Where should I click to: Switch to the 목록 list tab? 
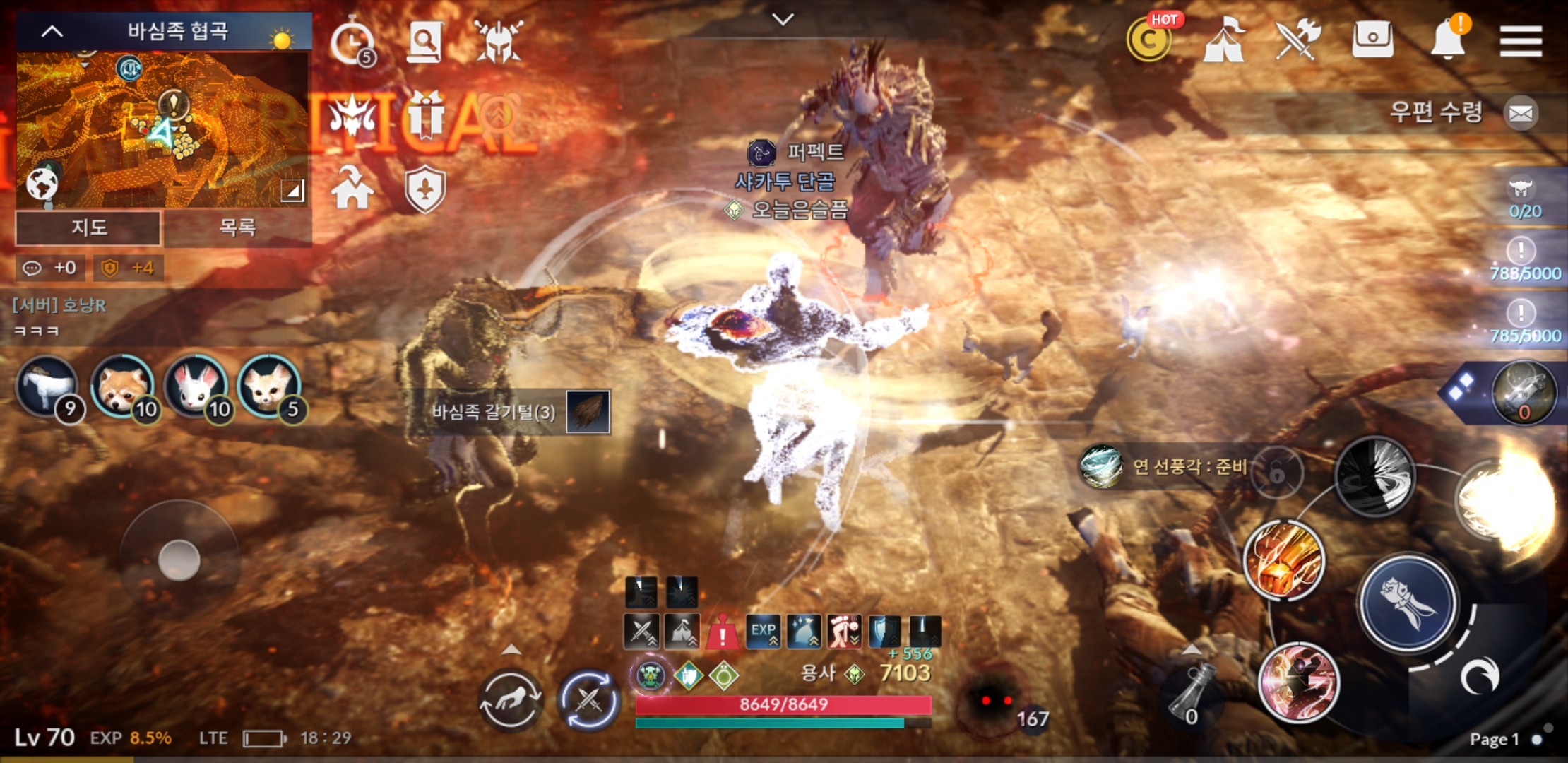(x=237, y=227)
